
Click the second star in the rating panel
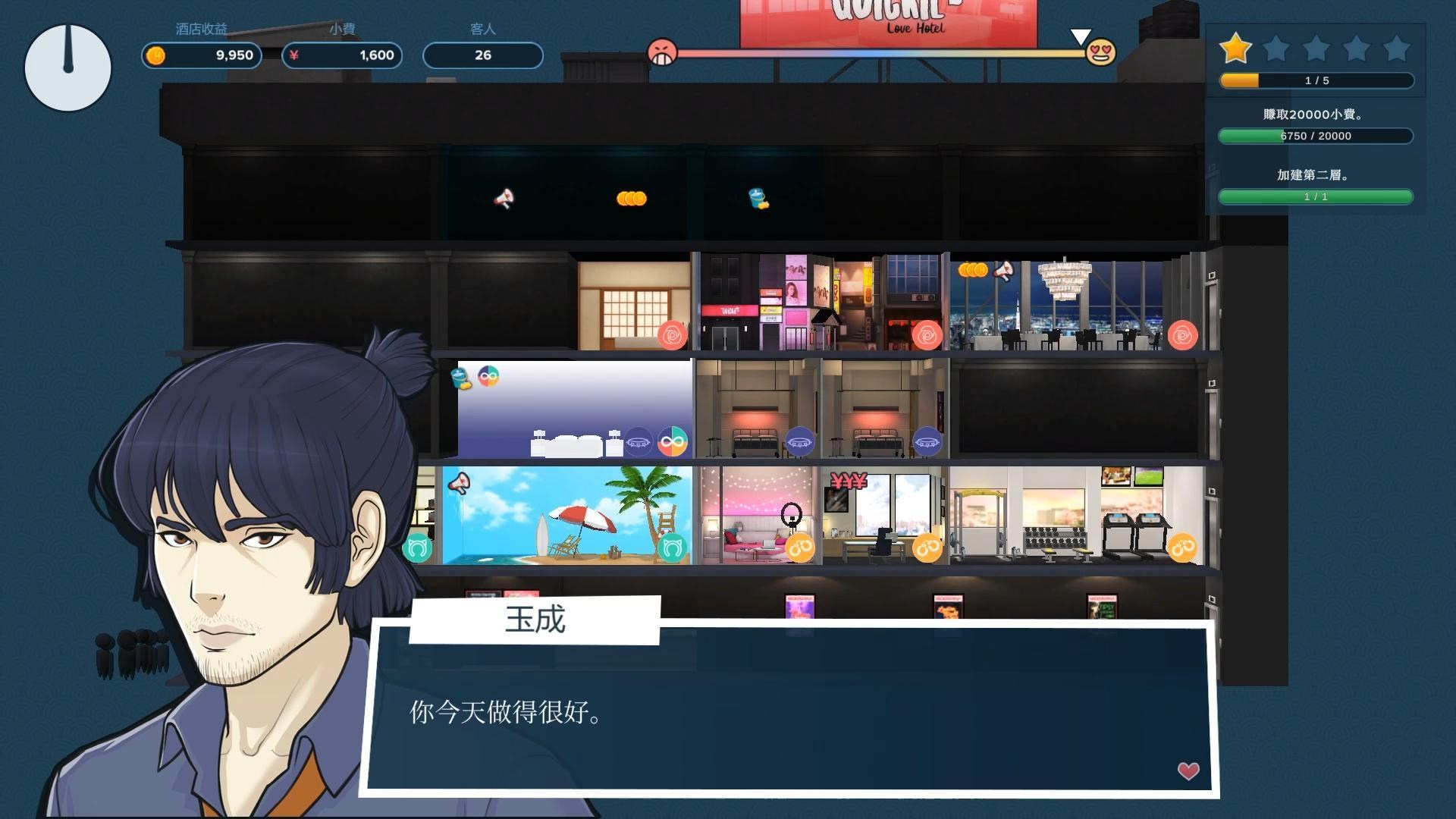click(x=1277, y=48)
